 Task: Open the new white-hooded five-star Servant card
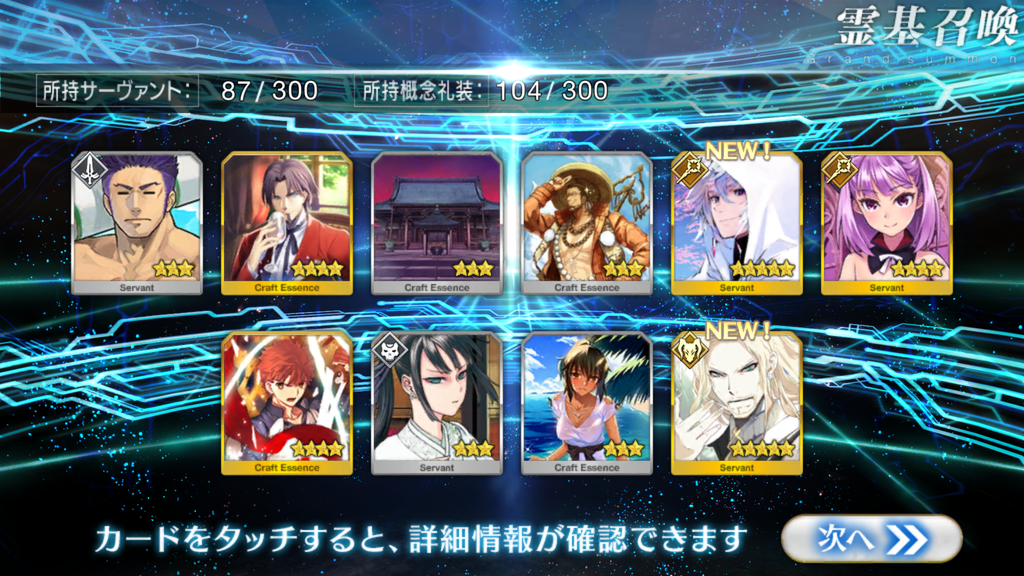[737, 223]
